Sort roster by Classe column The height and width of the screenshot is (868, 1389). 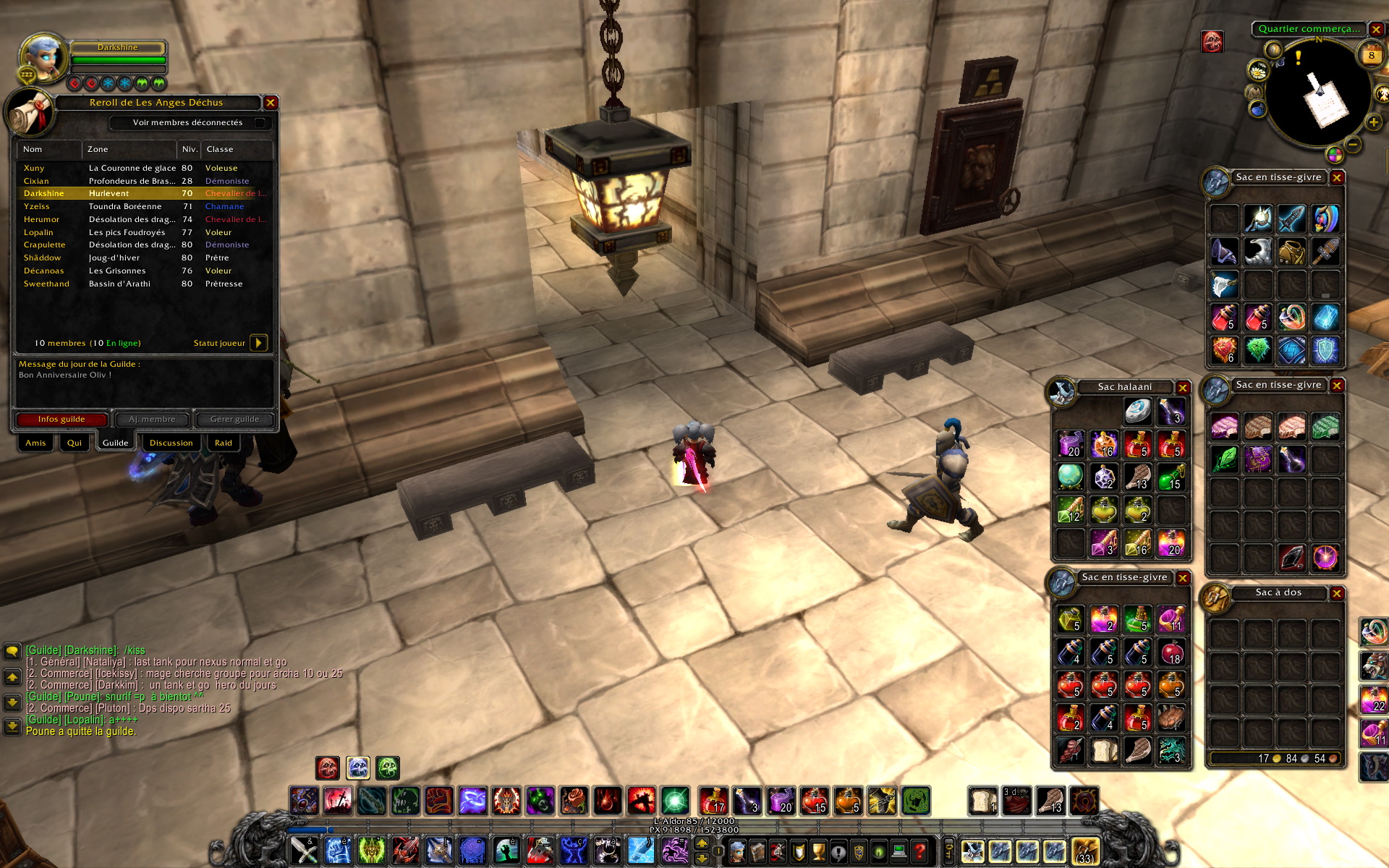click(237, 150)
